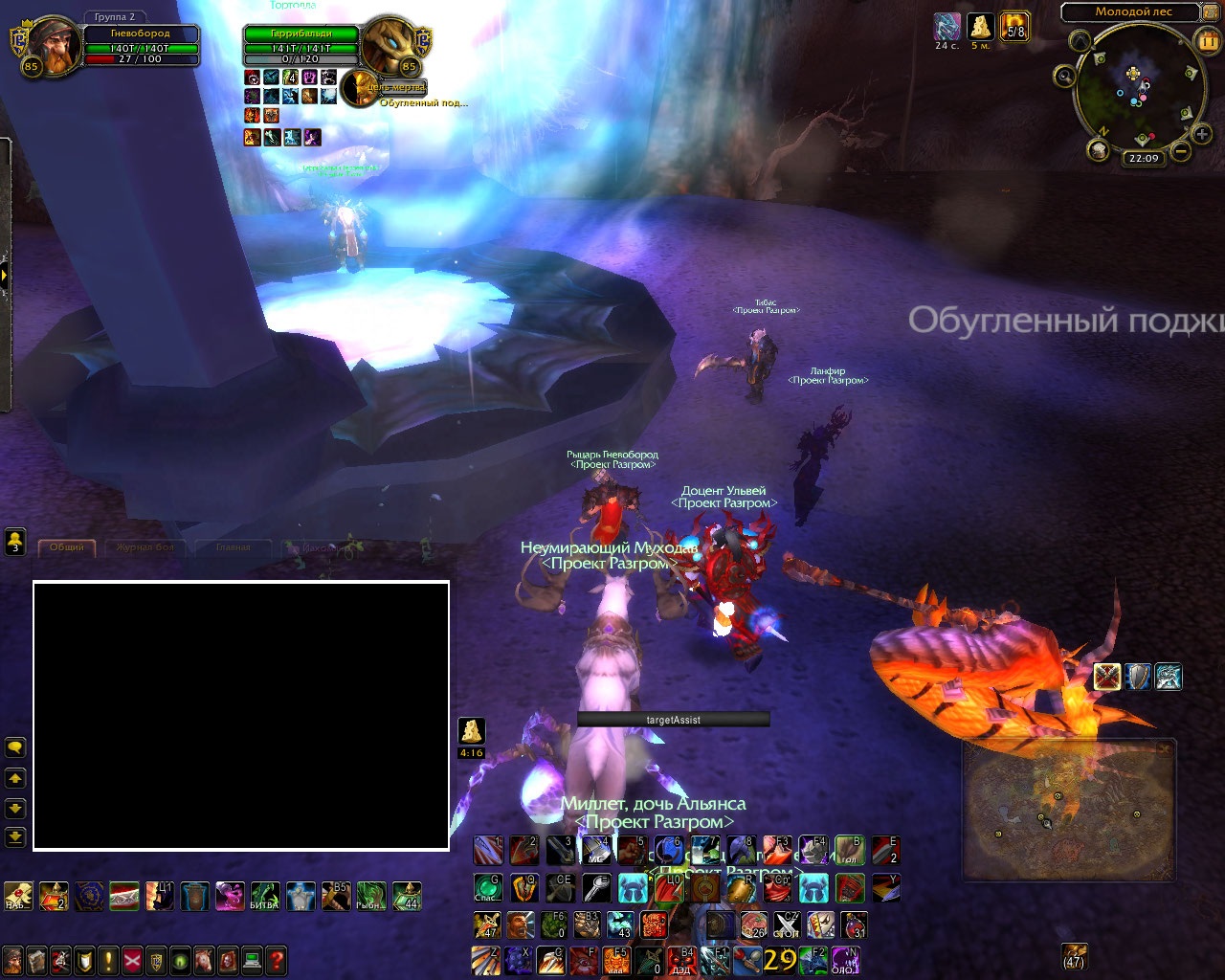Screen dimensions: 1225x980
Task: Open the yellow exclamation quest log button
Action: pyautogui.click(x=108, y=959)
